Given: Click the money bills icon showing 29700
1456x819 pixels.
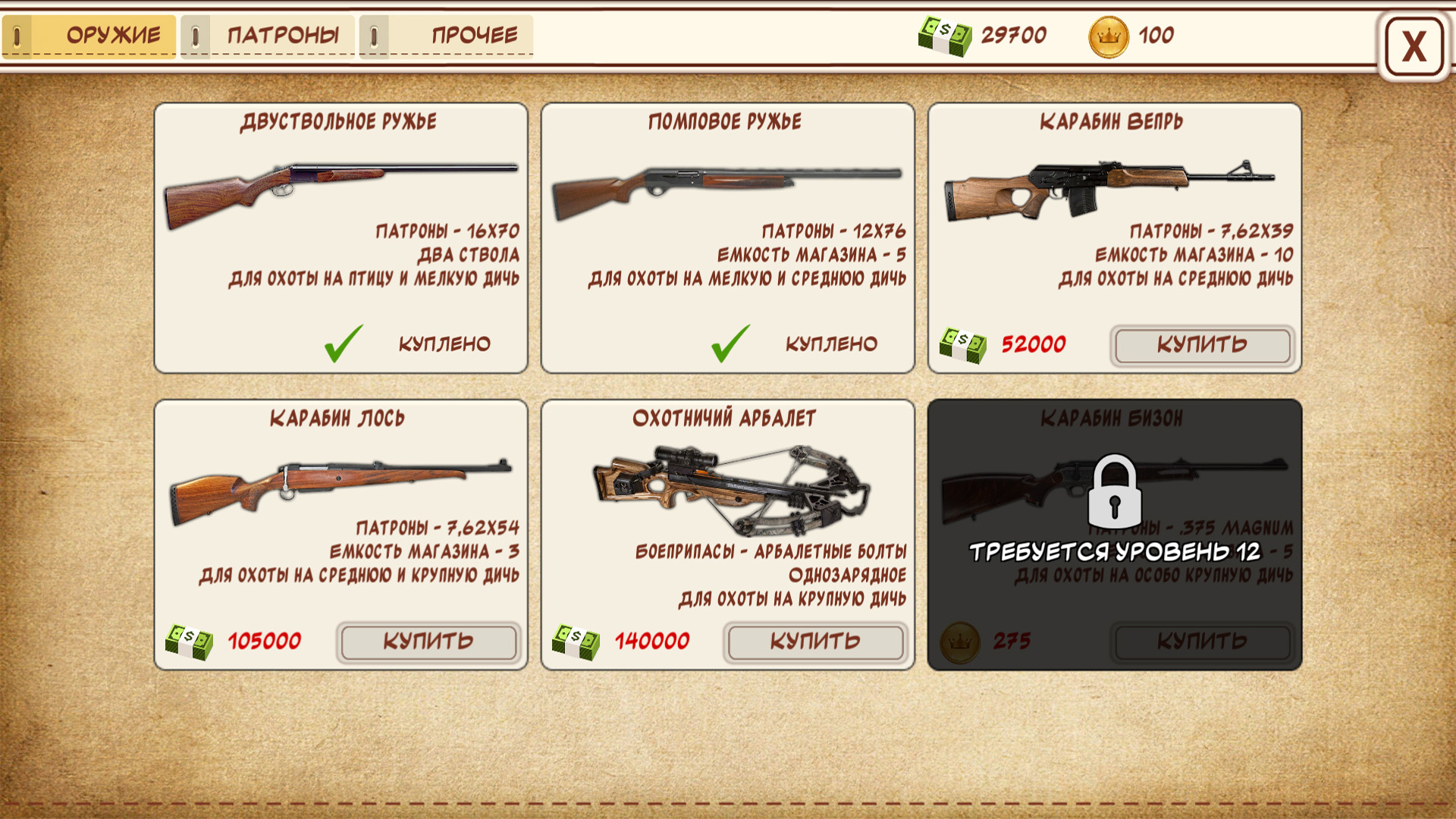Looking at the screenshot, I should pos(946,35).
